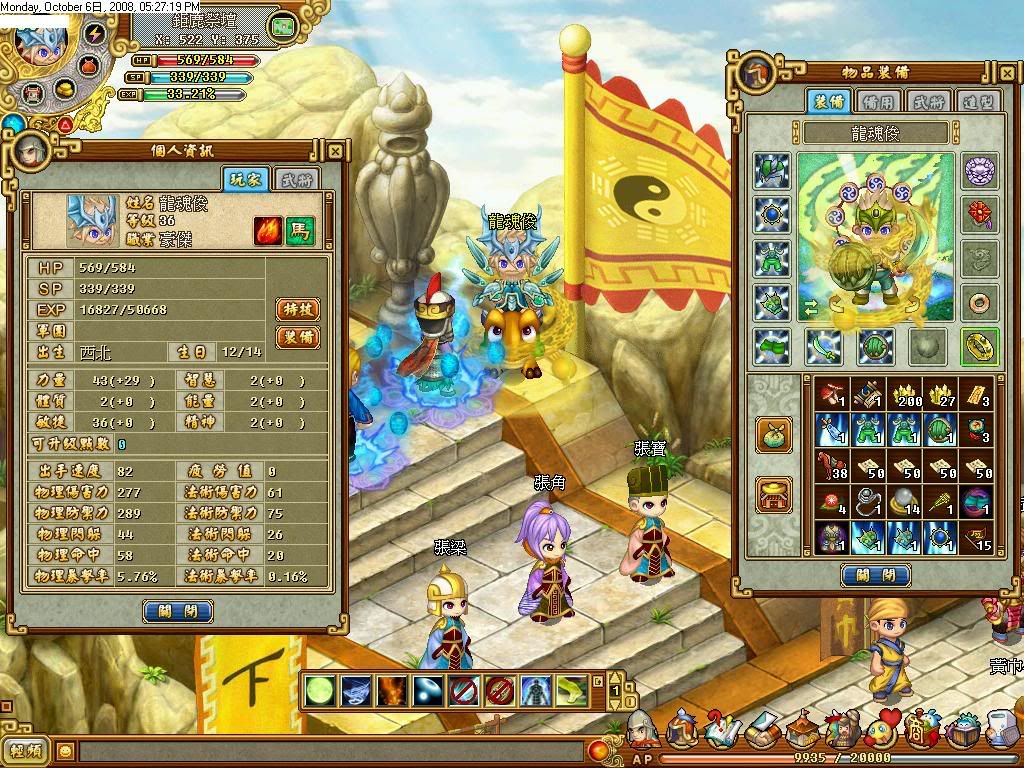
Task: Click the 輕頻 chat channel button
Action: 27,750
